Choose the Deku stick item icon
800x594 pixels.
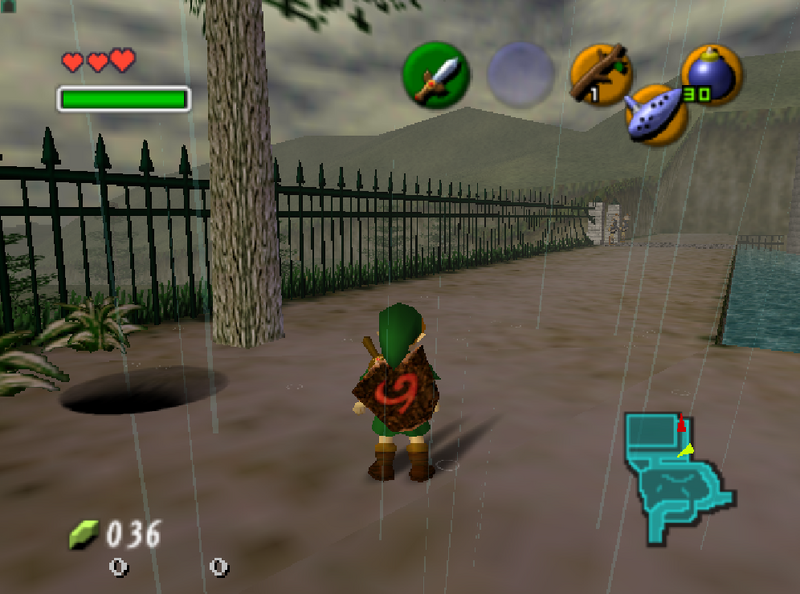[x=600, y=74]
